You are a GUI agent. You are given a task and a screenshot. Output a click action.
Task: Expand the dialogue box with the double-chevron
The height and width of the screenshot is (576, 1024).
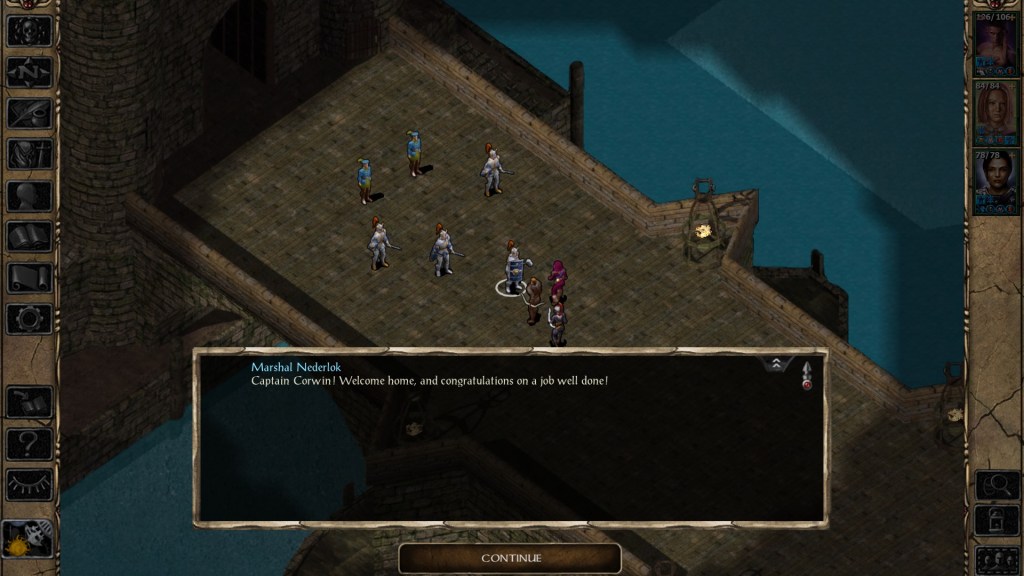coord(776,364)
